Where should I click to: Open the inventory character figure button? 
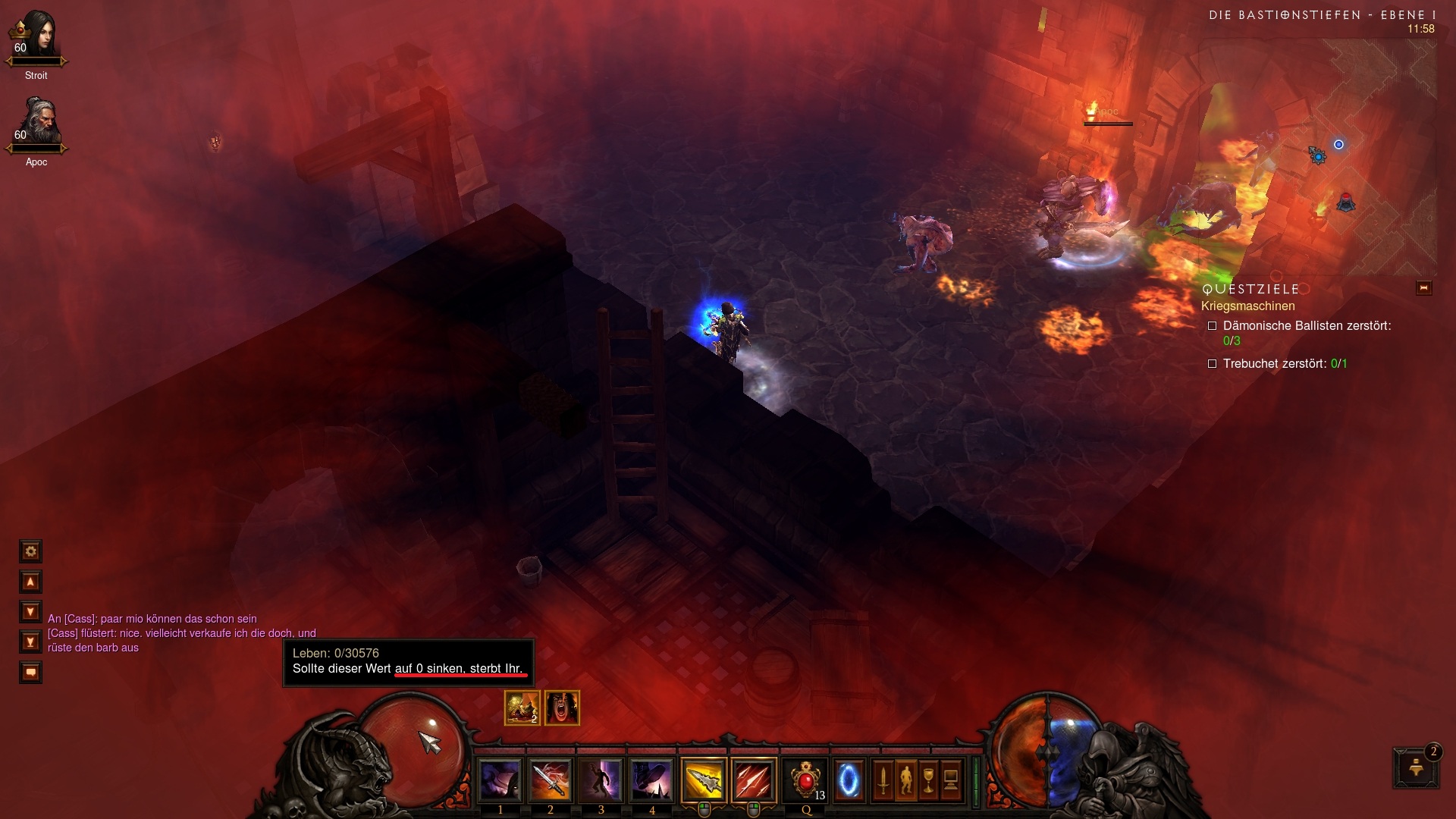(x=905, y=780)
